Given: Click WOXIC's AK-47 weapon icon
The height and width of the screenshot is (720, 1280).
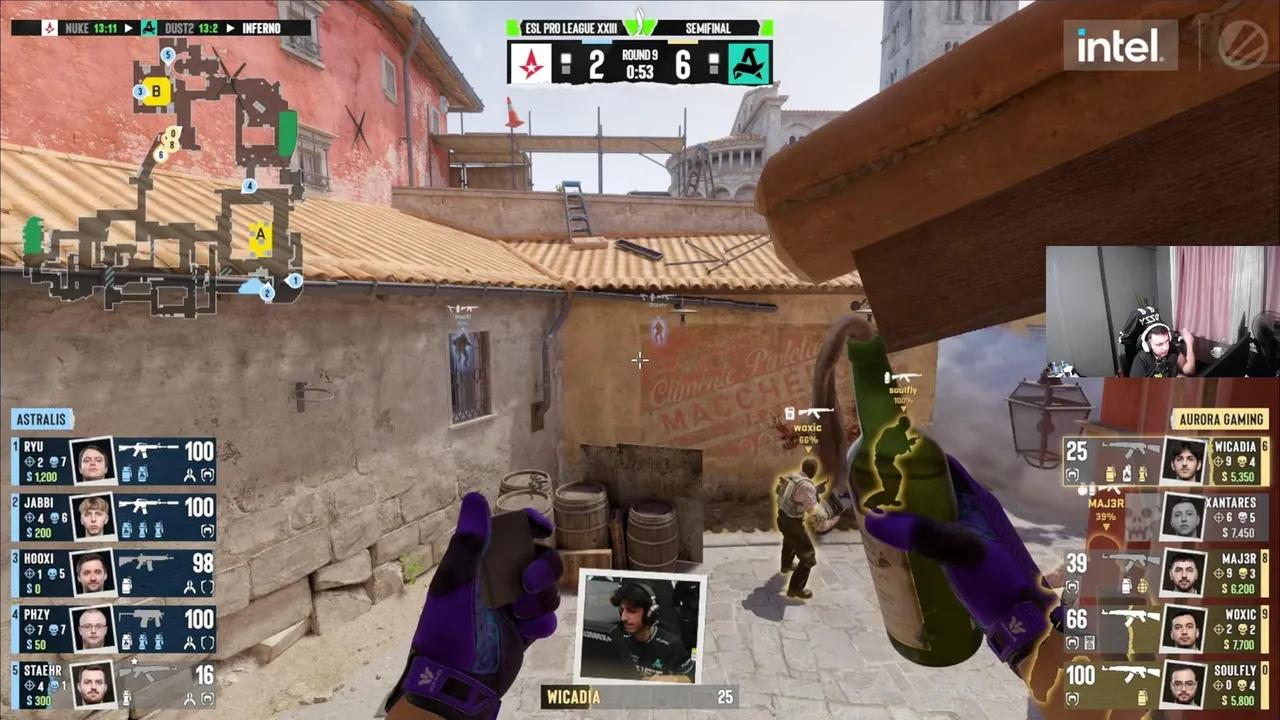Looking at the screenshot, I should (1130, 616).
